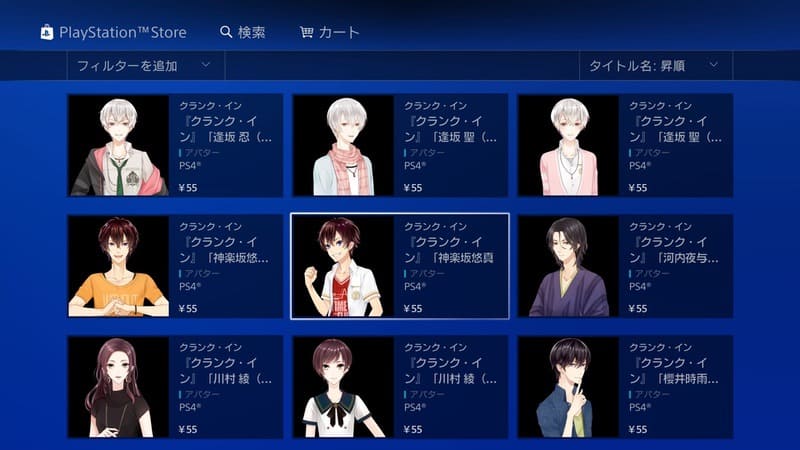
Task: Open the タイトル名: 昇順 sort dropdown
Action: click(x=655, y=66)
